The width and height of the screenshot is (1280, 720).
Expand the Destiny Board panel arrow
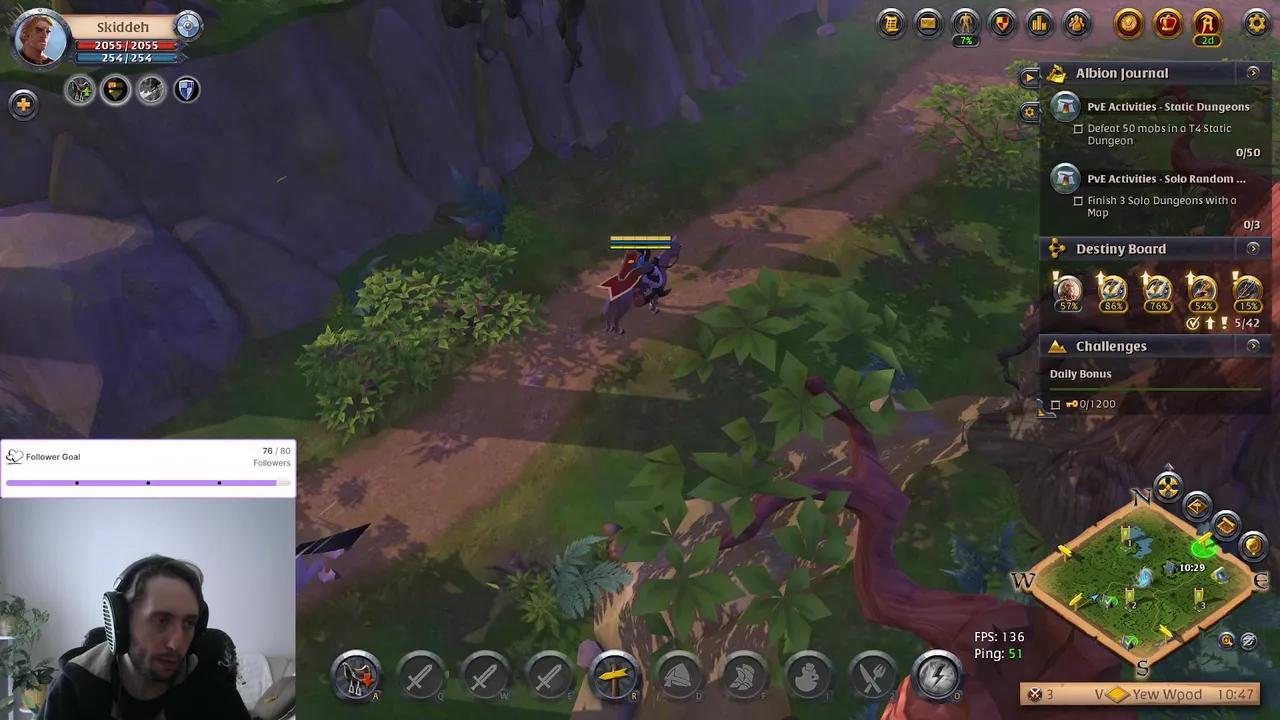tap(1253, 249)
